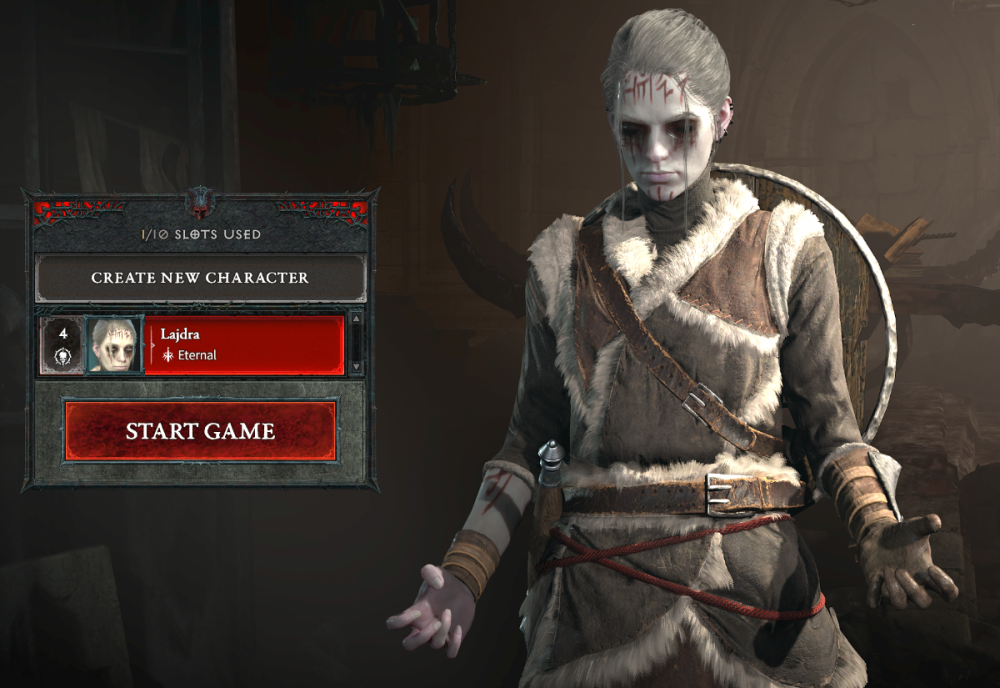The height and width of the screenshot is (688, 1000).
Task: Select the Lajdra character entry
Action: point(243,345)
